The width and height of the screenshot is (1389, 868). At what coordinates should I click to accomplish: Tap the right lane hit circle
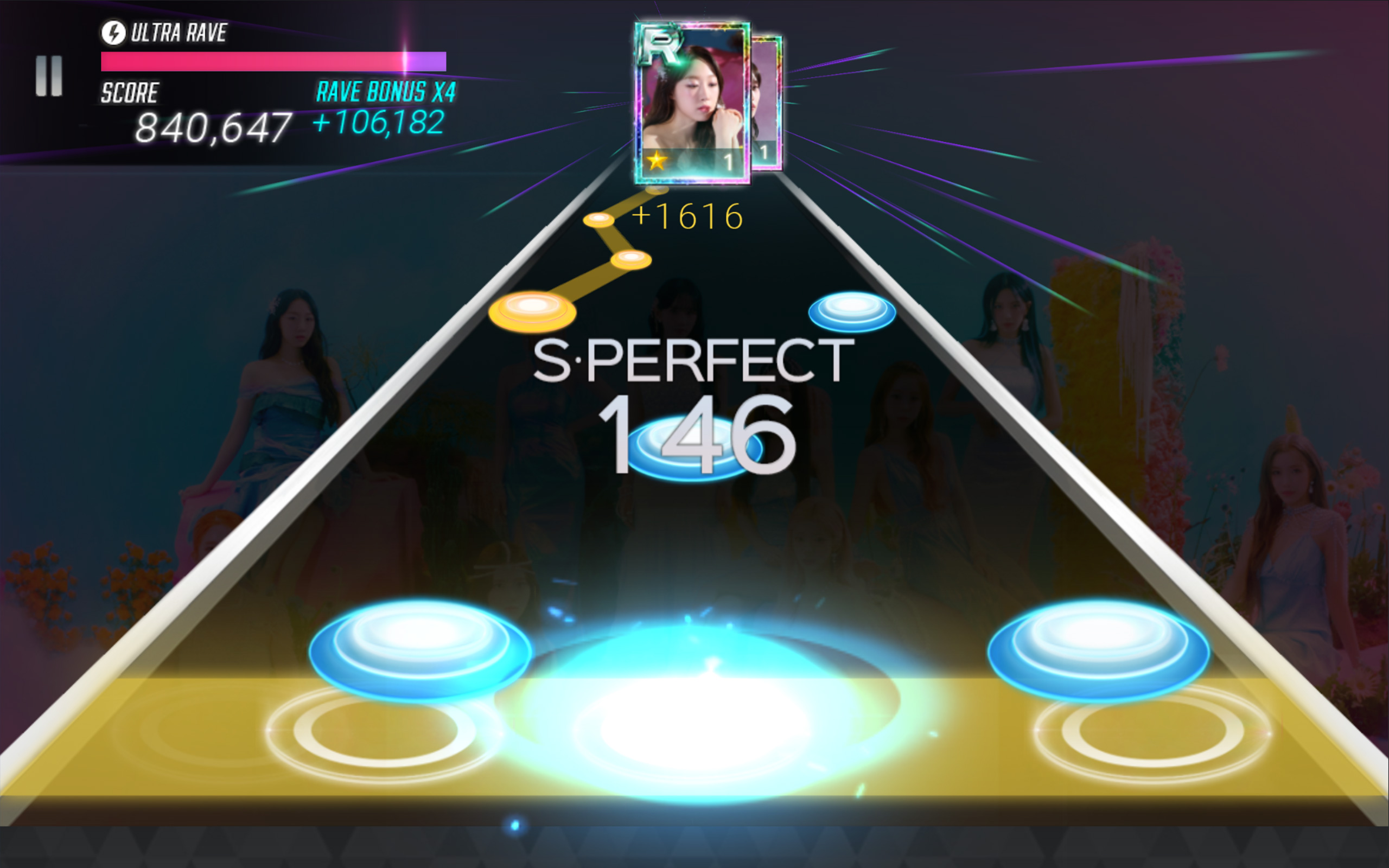[x=1152, y=731]
